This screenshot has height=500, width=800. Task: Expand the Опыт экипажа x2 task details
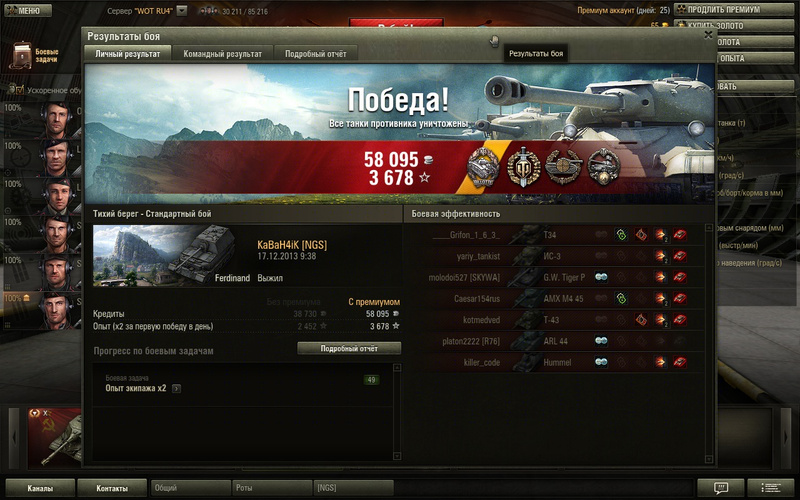(176, 388)
